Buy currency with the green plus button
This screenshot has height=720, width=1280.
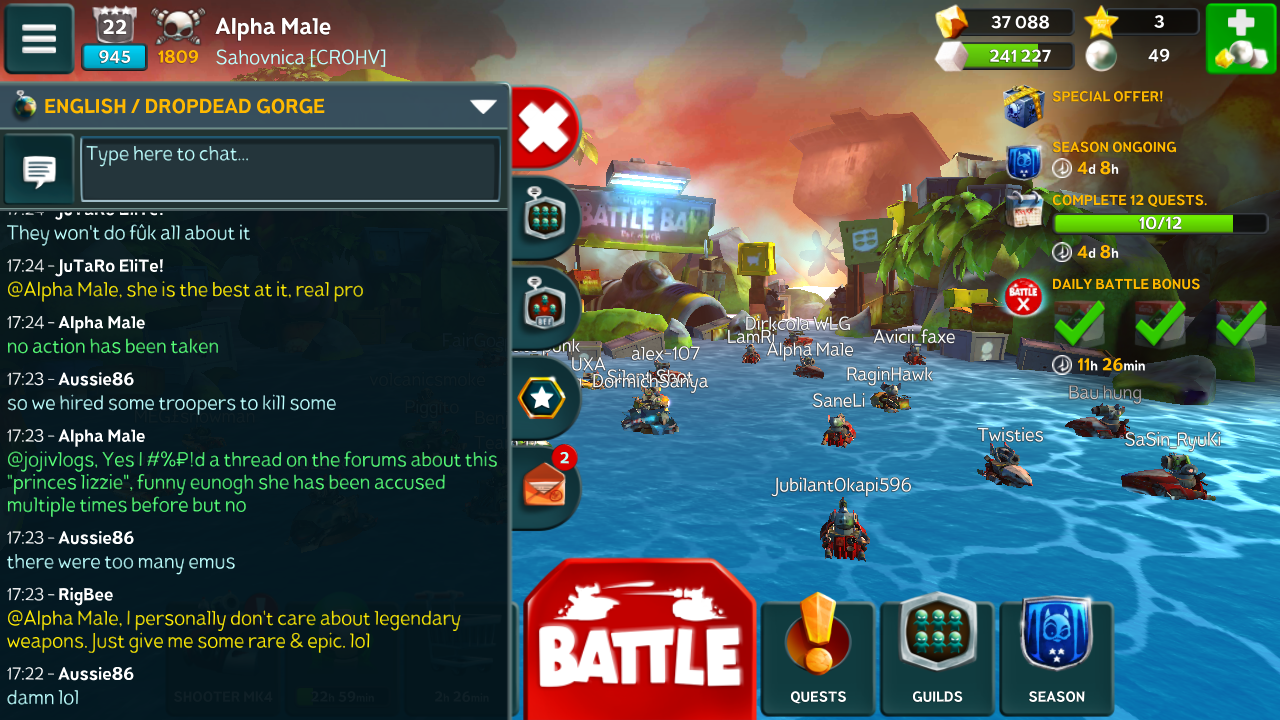point(1240,38)
